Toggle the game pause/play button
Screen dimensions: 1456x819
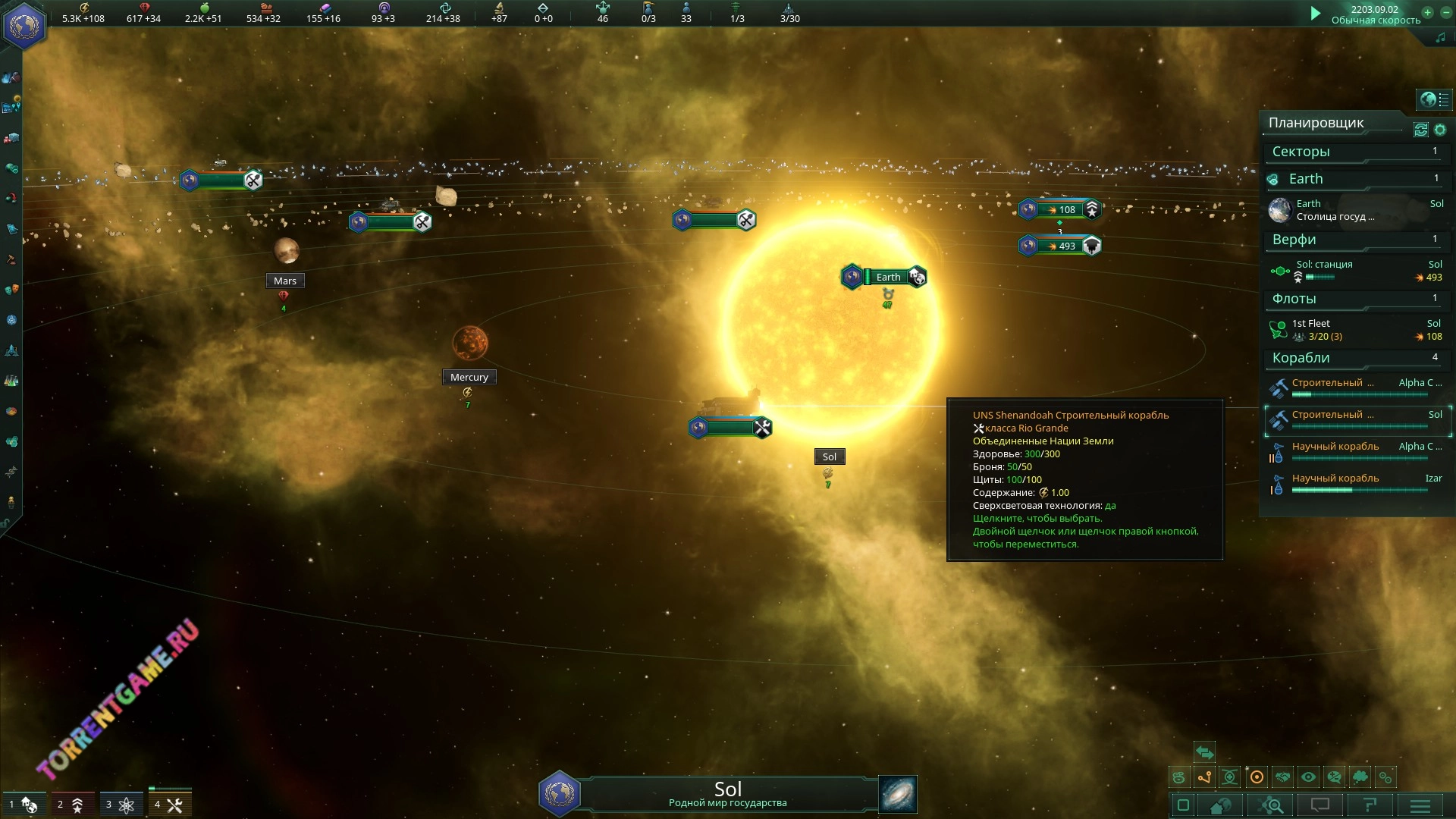click(x=1316, y=13)
